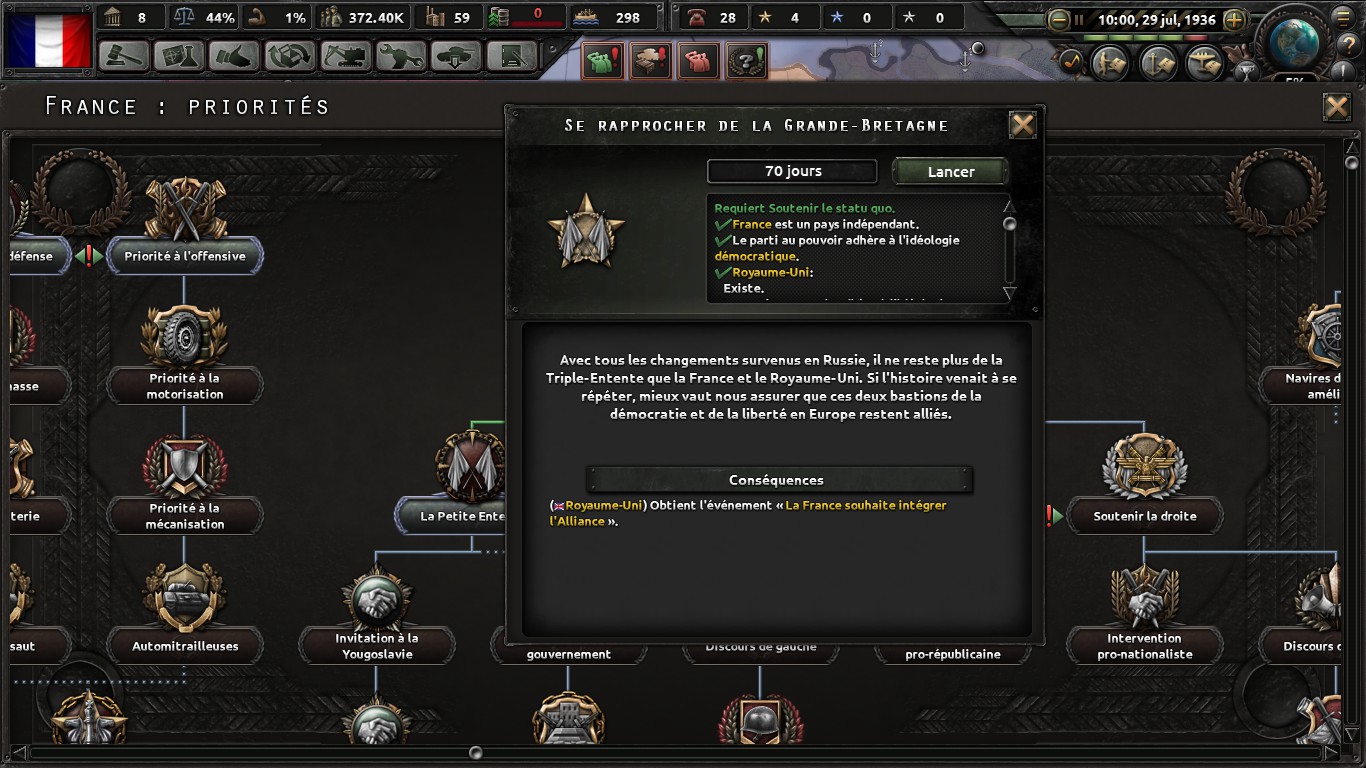
Task: Select Priorité à l'offensive focus
Action: (184, 256)
